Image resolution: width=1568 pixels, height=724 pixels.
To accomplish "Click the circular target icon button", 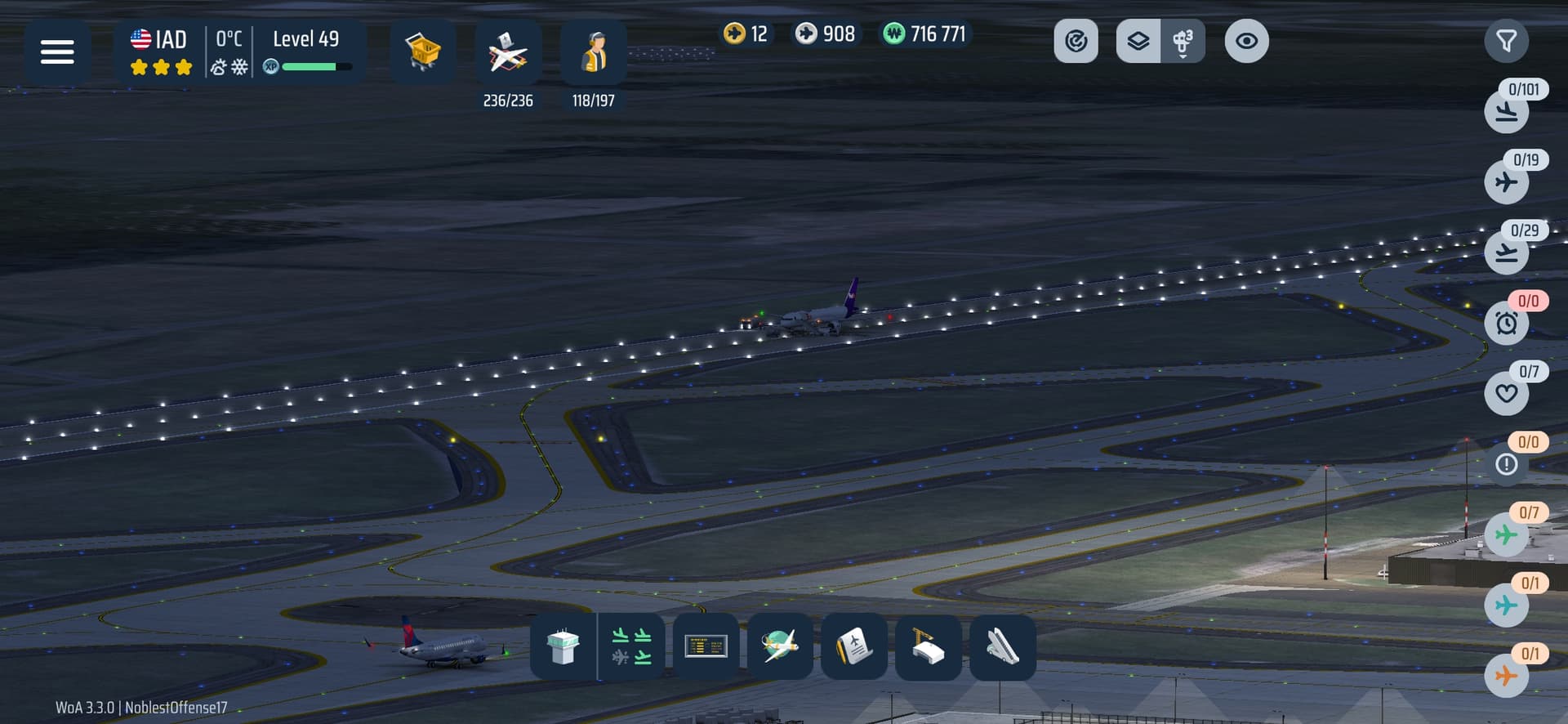I will click(x=1076, y=41).
